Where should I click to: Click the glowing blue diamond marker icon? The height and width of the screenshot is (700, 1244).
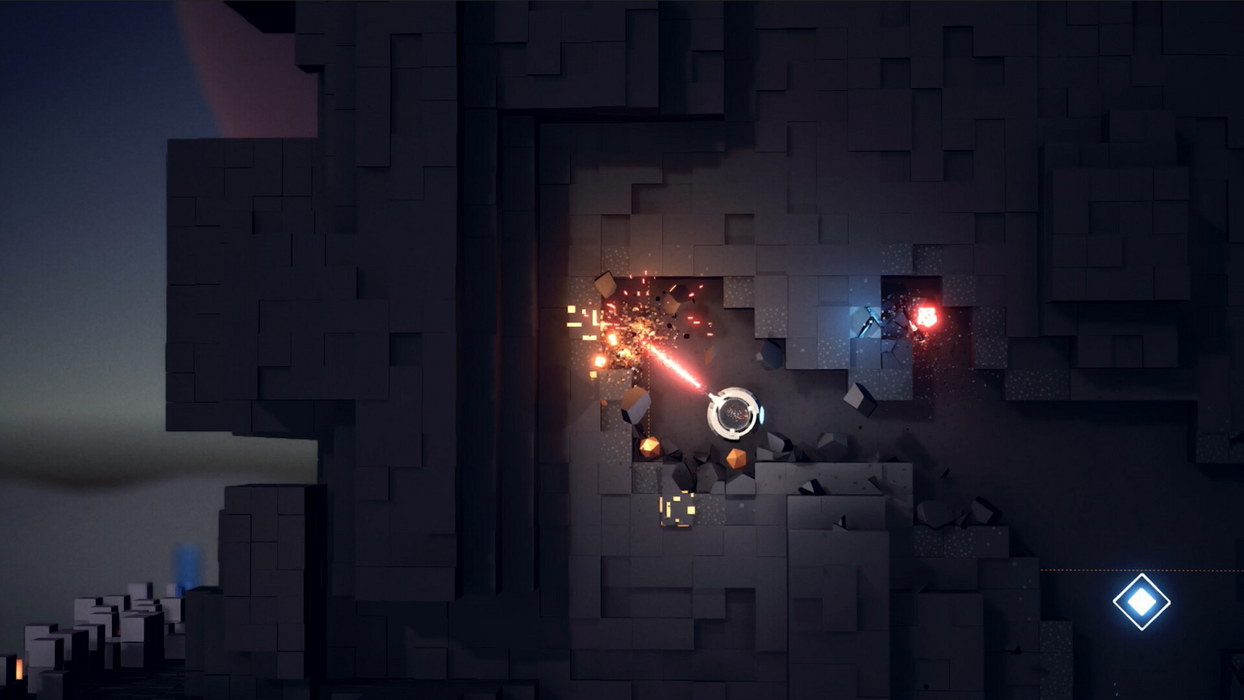pyautogui.click(x=1141, y=601)
